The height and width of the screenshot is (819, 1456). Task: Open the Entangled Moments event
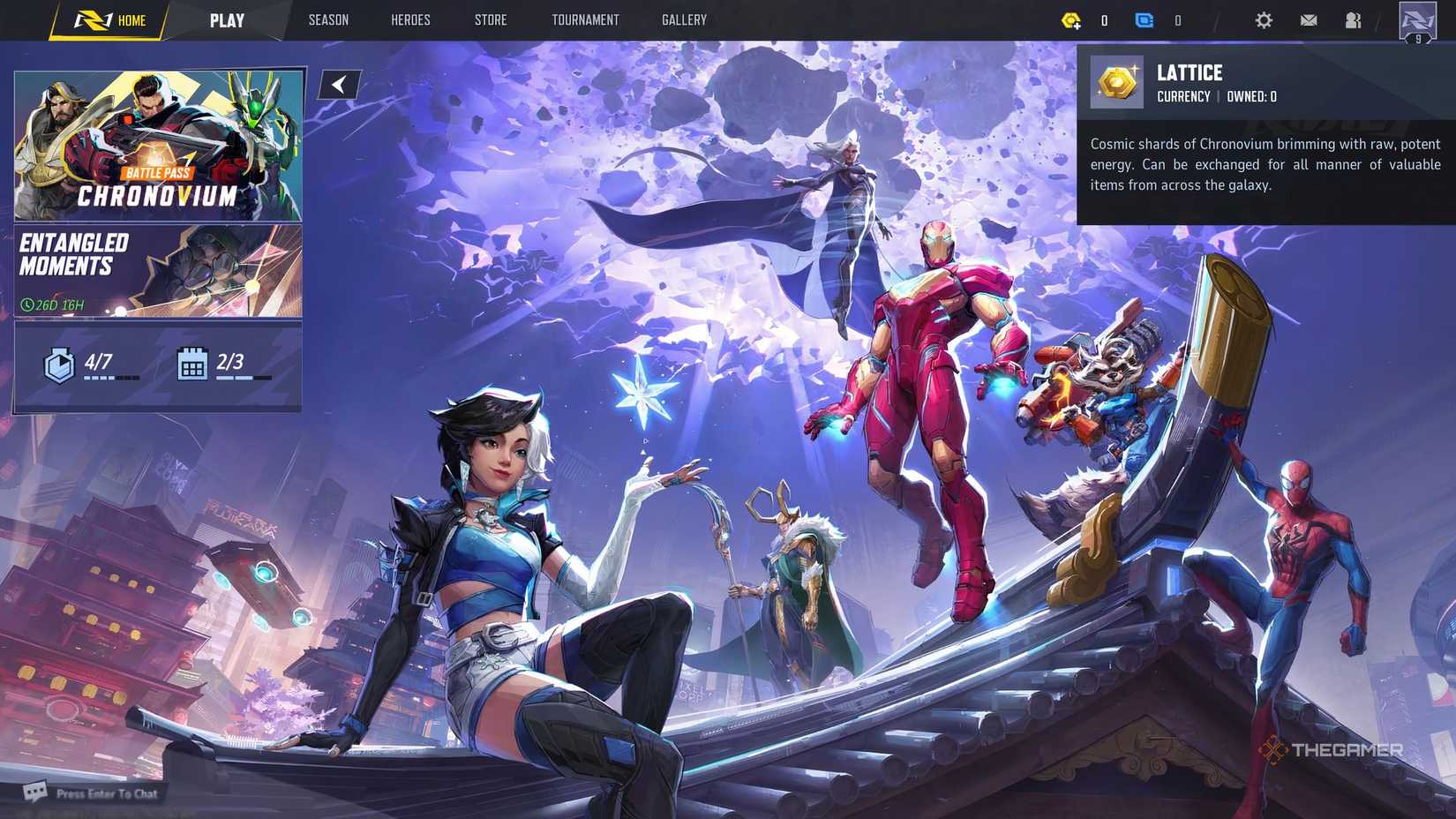(x=157, y=269)
